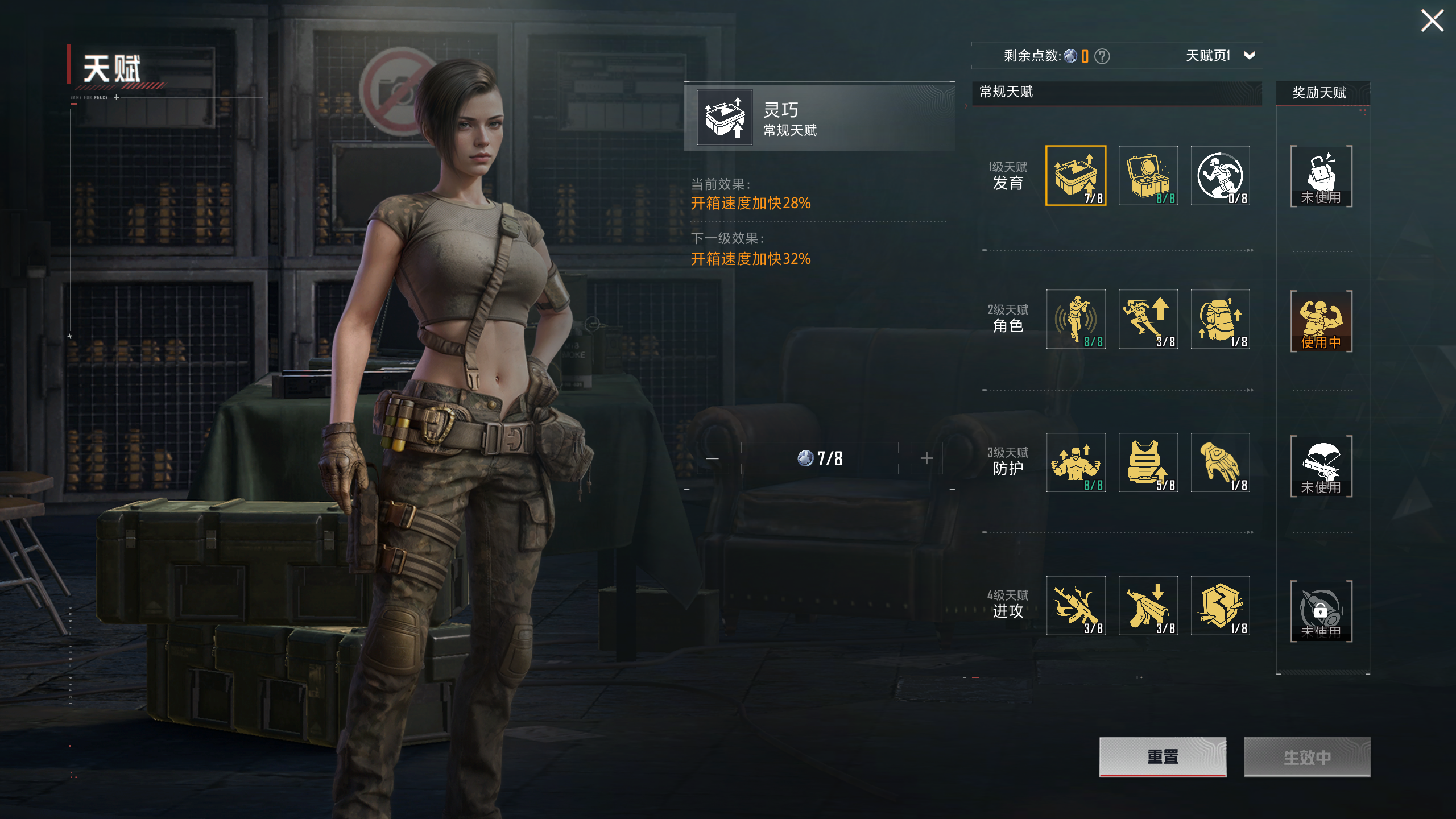
Task: Choose the running soldier talent at 0/8
Action: pos(1220,176)
